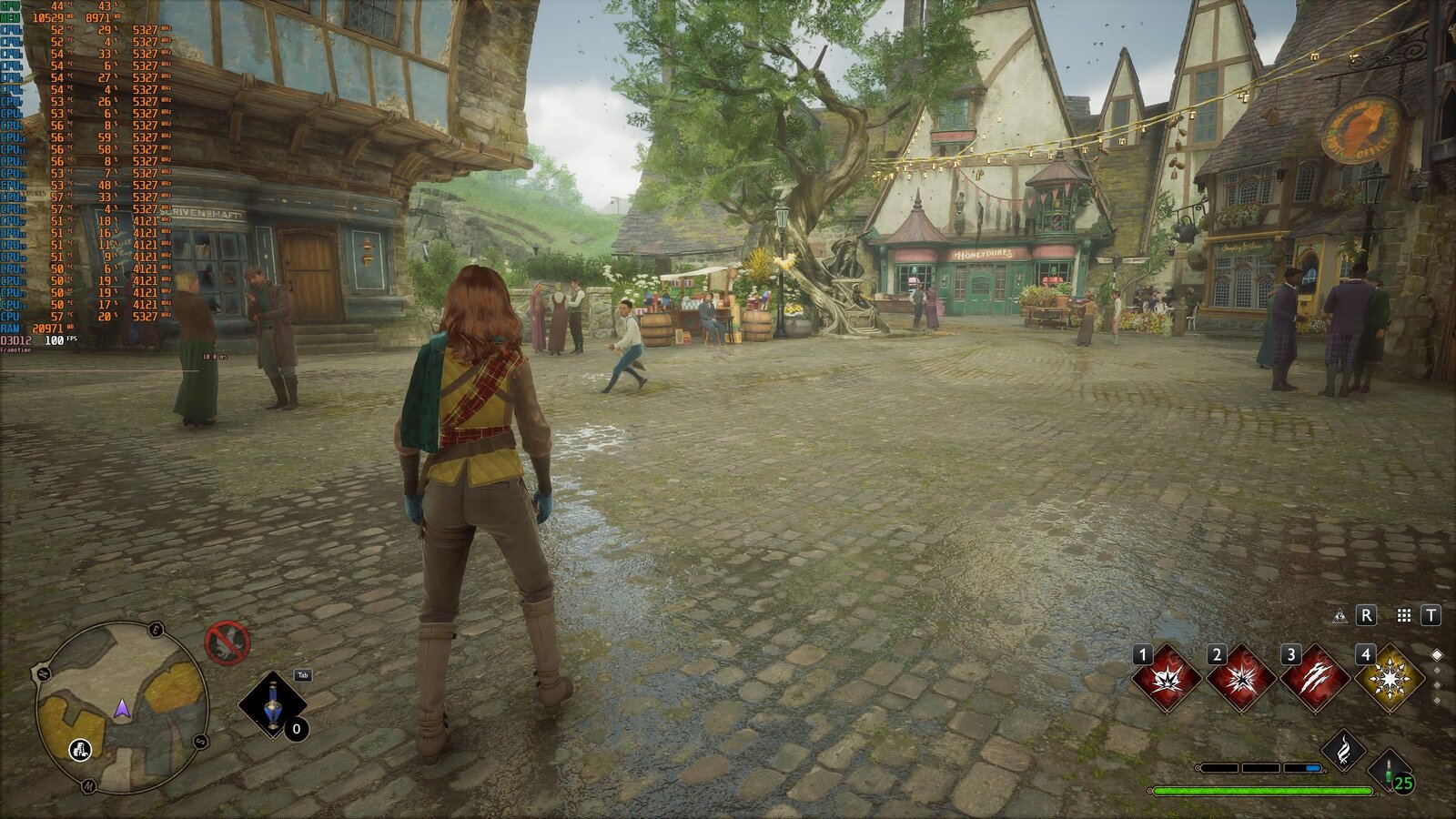Click the ancient magic flame icon
The height and width of the screenshot is (819, 1456).
coord(1343,750)
